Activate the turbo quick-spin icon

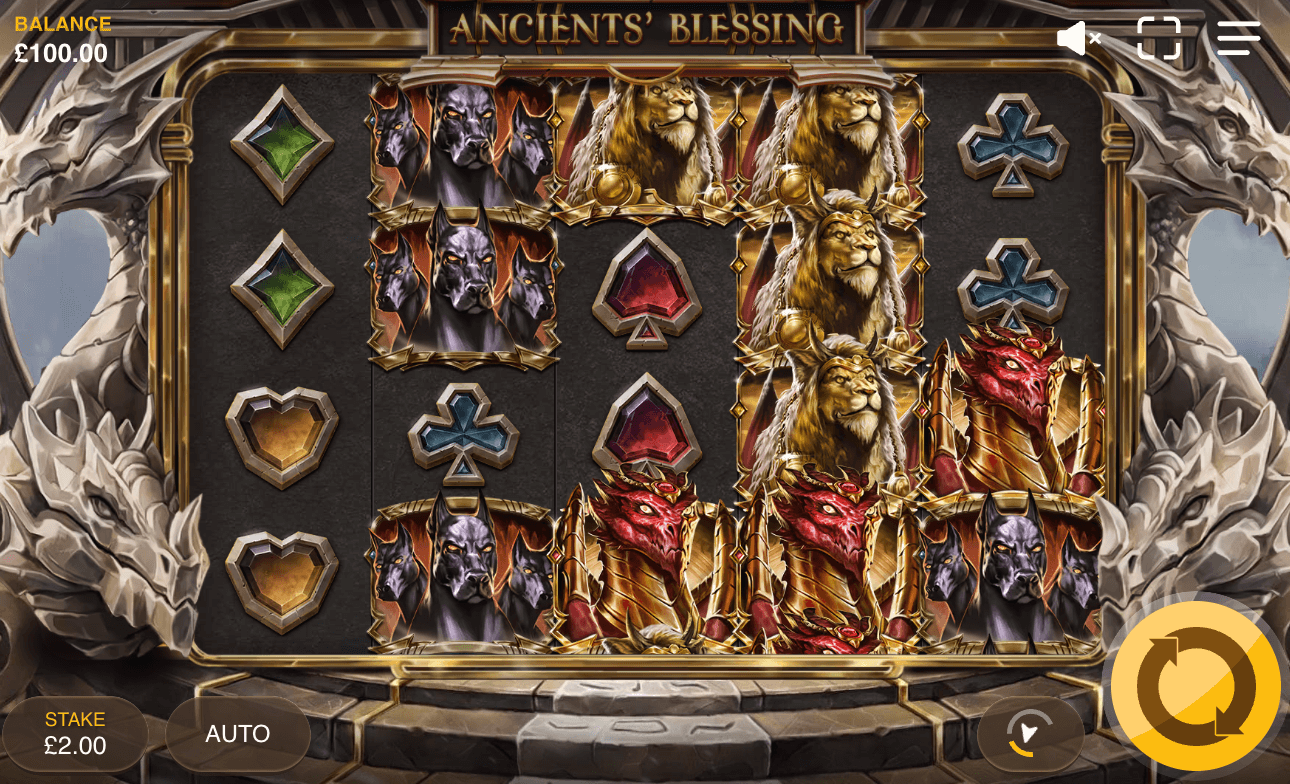click(x=1030, y=734)
